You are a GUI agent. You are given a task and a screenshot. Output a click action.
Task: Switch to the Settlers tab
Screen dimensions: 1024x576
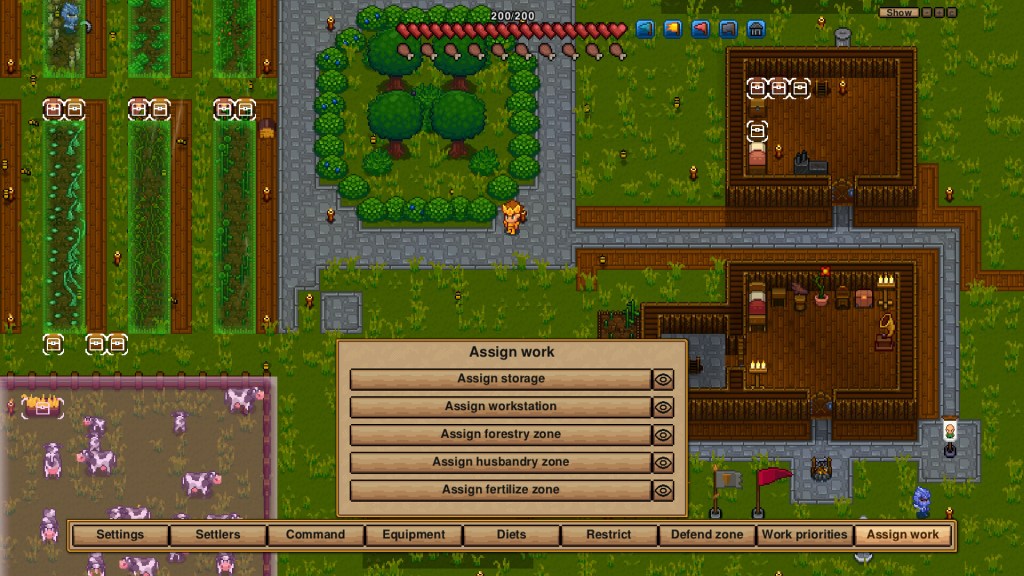(218, 535)
